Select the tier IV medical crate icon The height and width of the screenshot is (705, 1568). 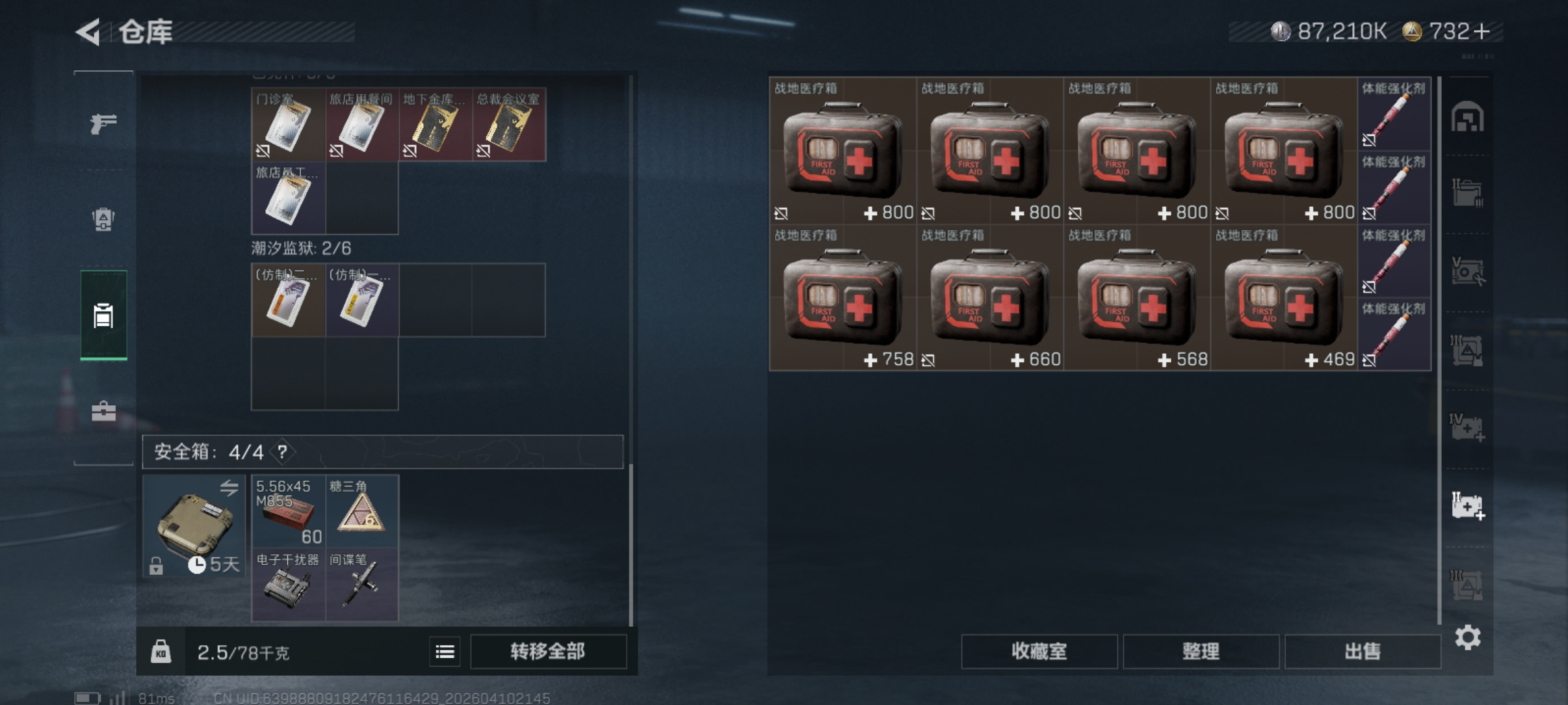[x=1469, y=427]
